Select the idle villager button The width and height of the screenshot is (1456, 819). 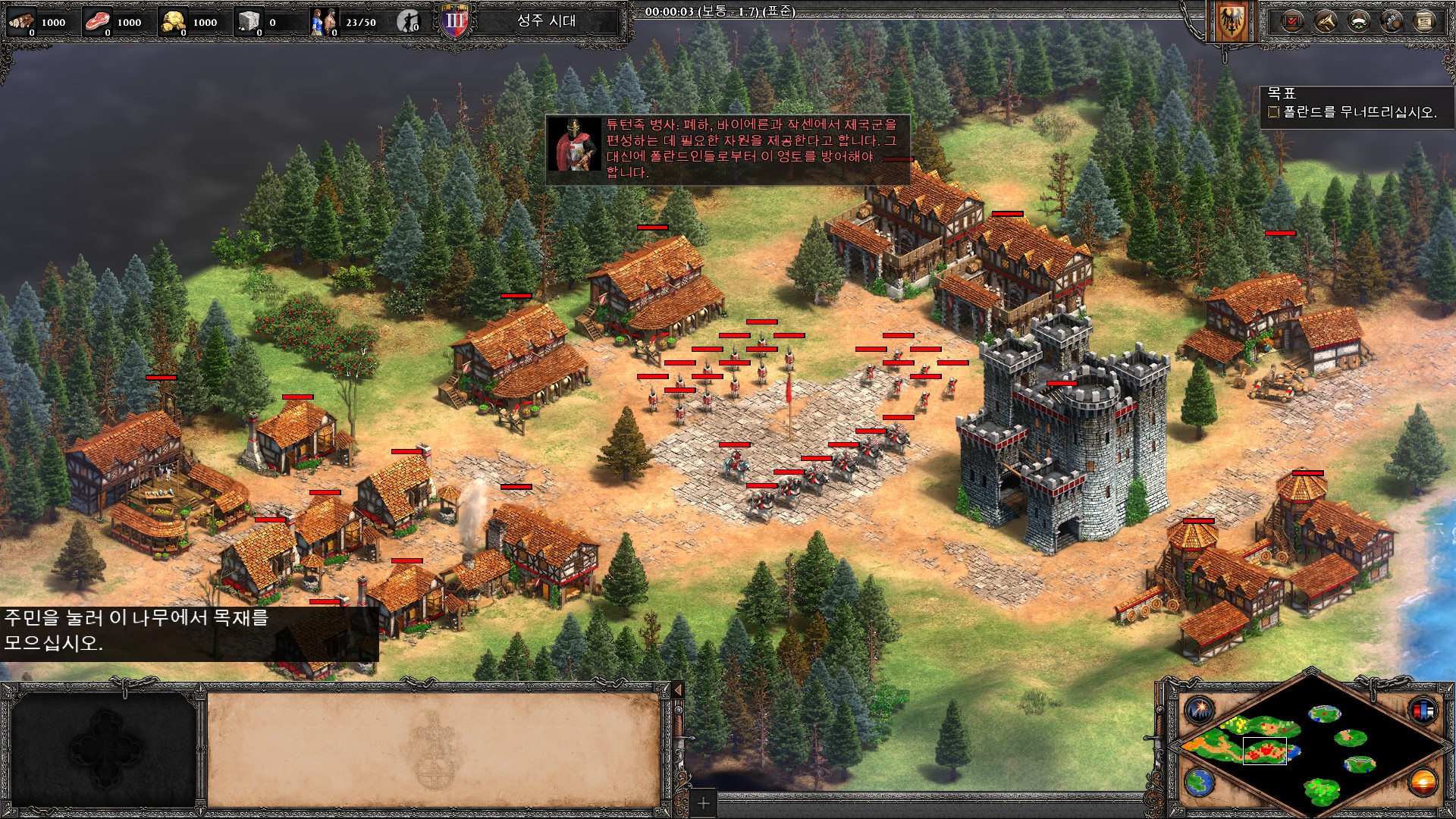coord(409,22)
